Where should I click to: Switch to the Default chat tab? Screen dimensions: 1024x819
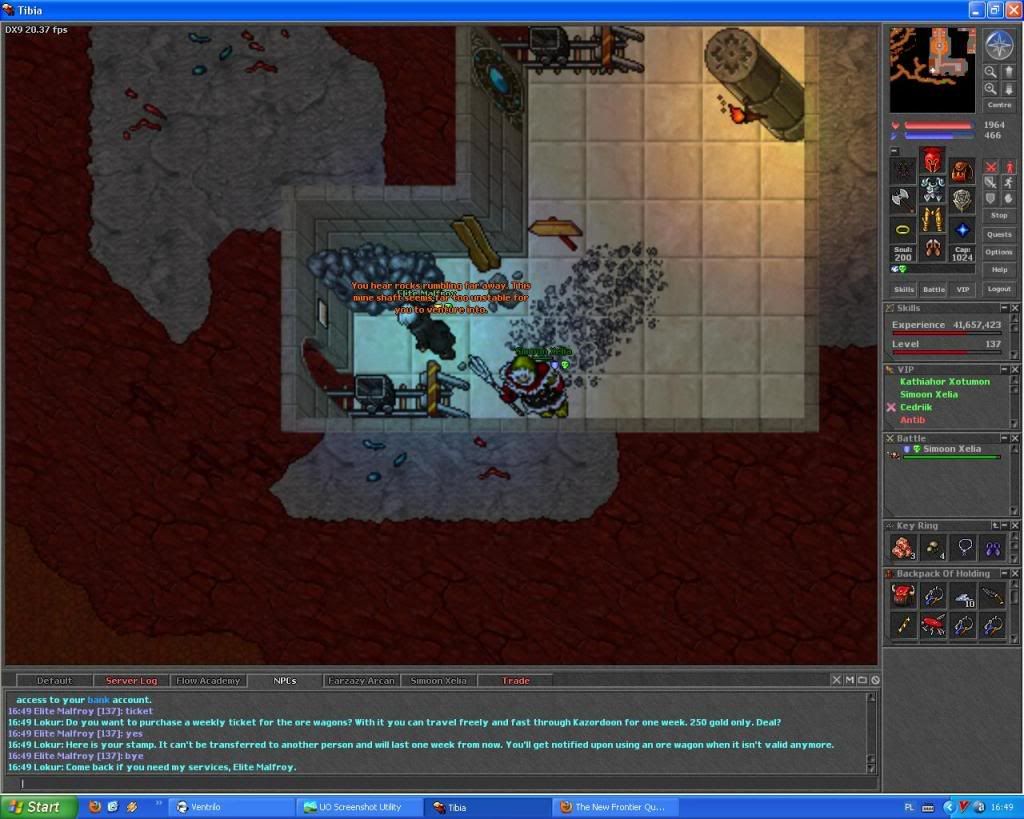(x=55, y=681)
